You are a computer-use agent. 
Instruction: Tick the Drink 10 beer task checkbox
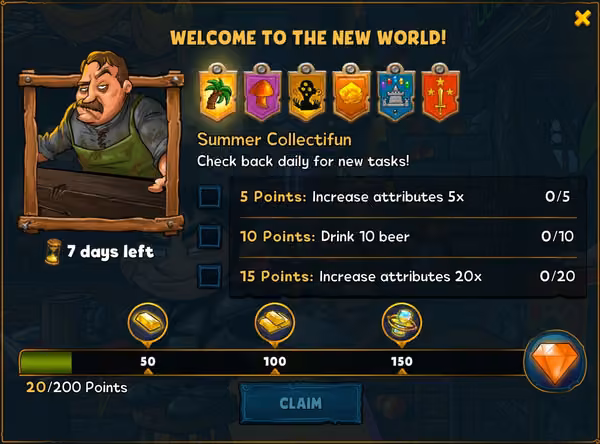(209, 236)
